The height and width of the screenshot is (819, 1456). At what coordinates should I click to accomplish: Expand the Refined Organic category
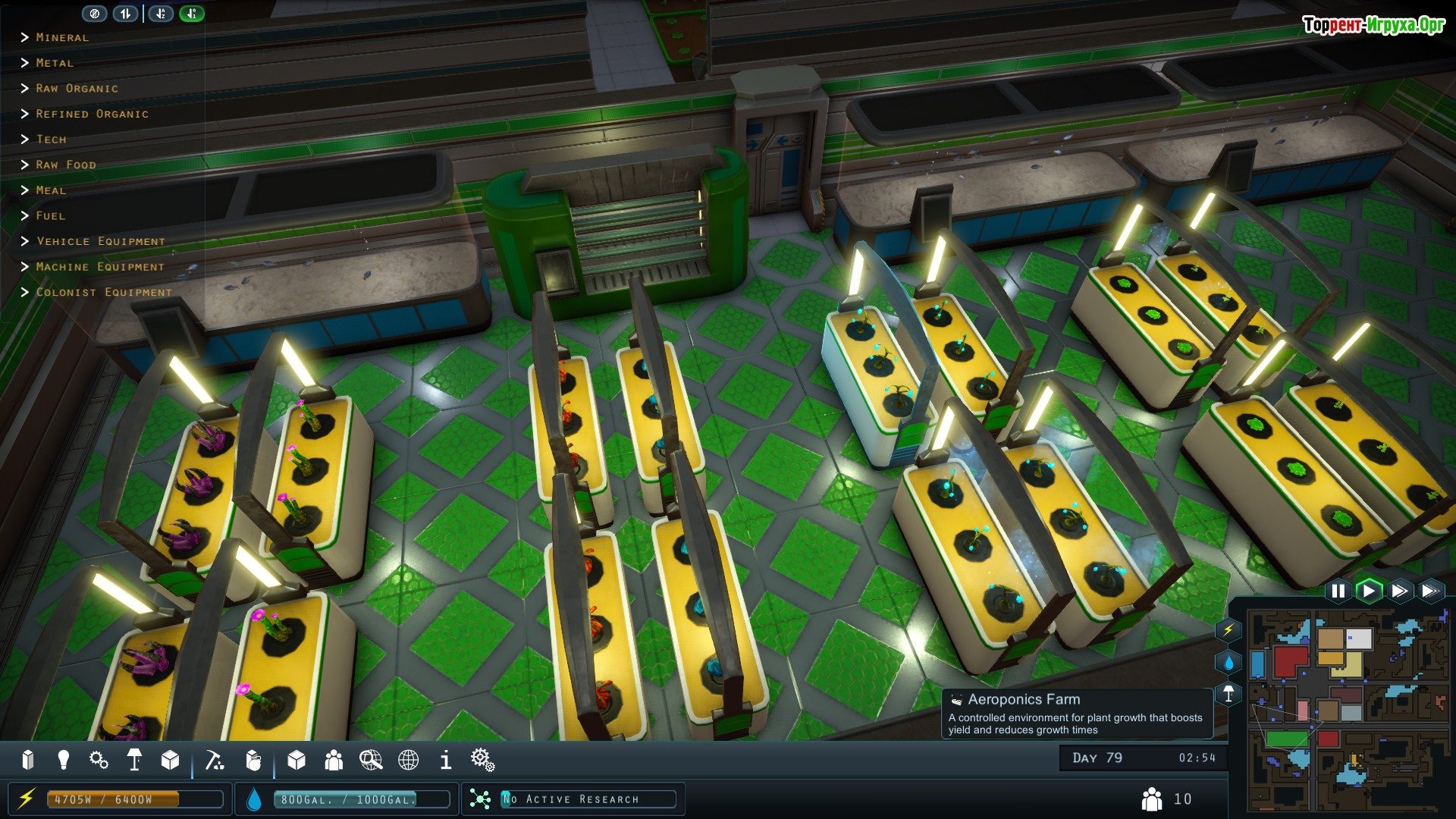[x=91, y=114]
